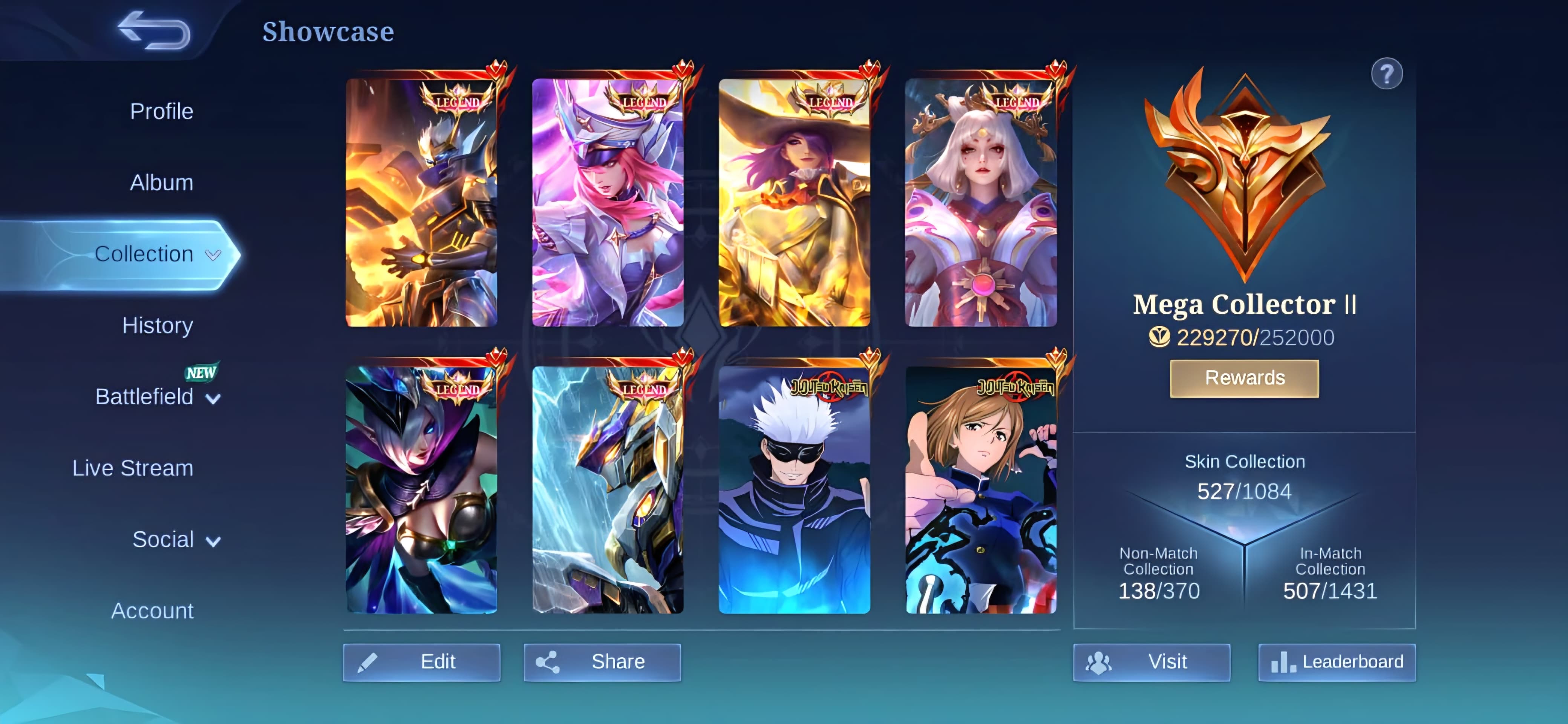Open the Account section
Image resolution: width=1568 pixels, height=724 pixels.
(x=152, y=611)
